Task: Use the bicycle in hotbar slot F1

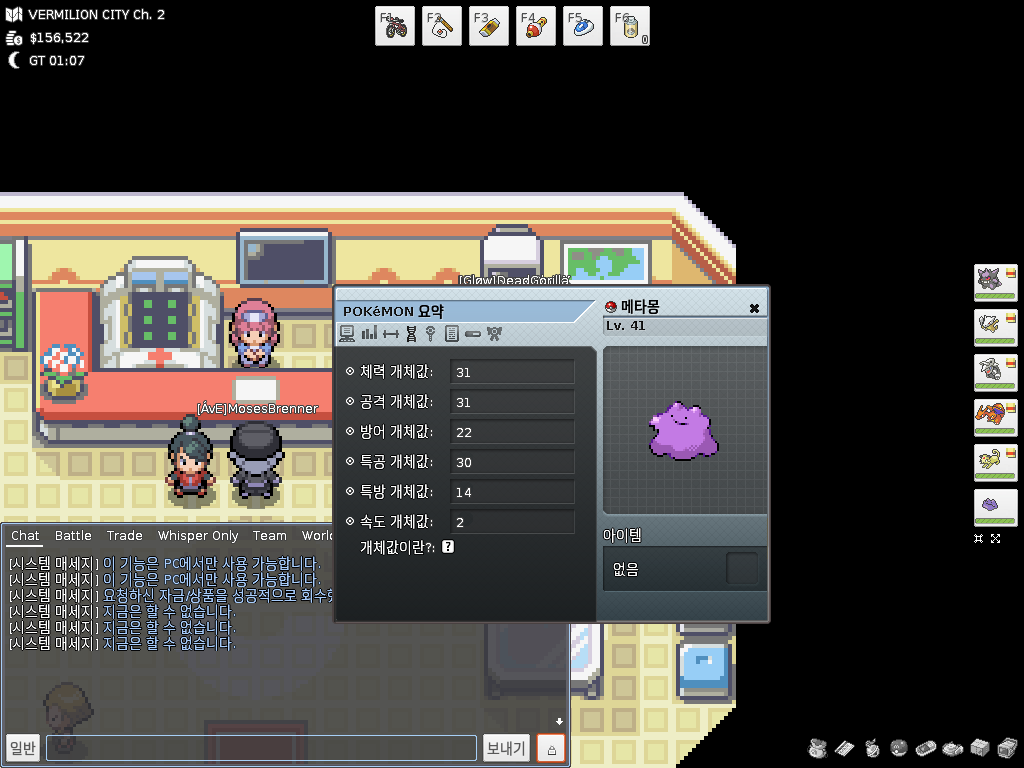Action: pos(395,27)
